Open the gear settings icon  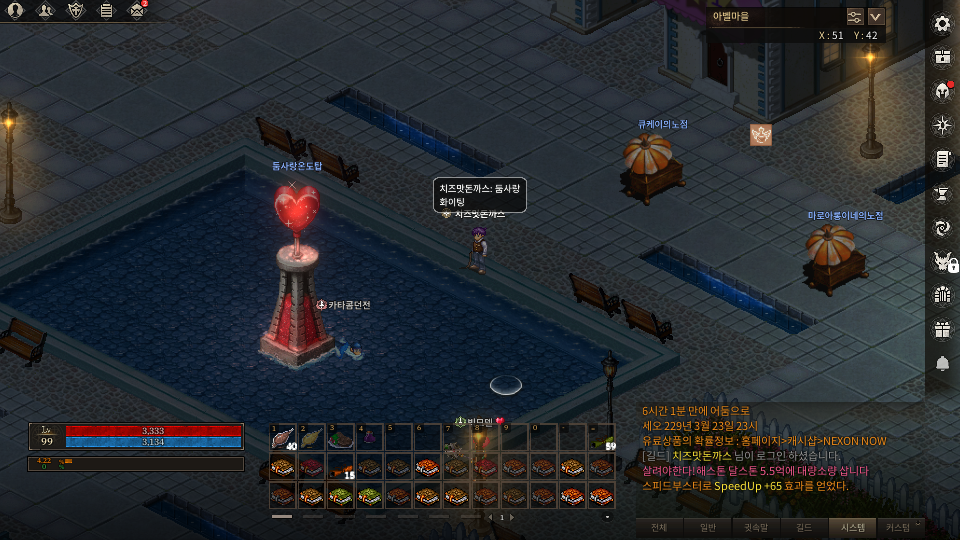tap(941, 24)
